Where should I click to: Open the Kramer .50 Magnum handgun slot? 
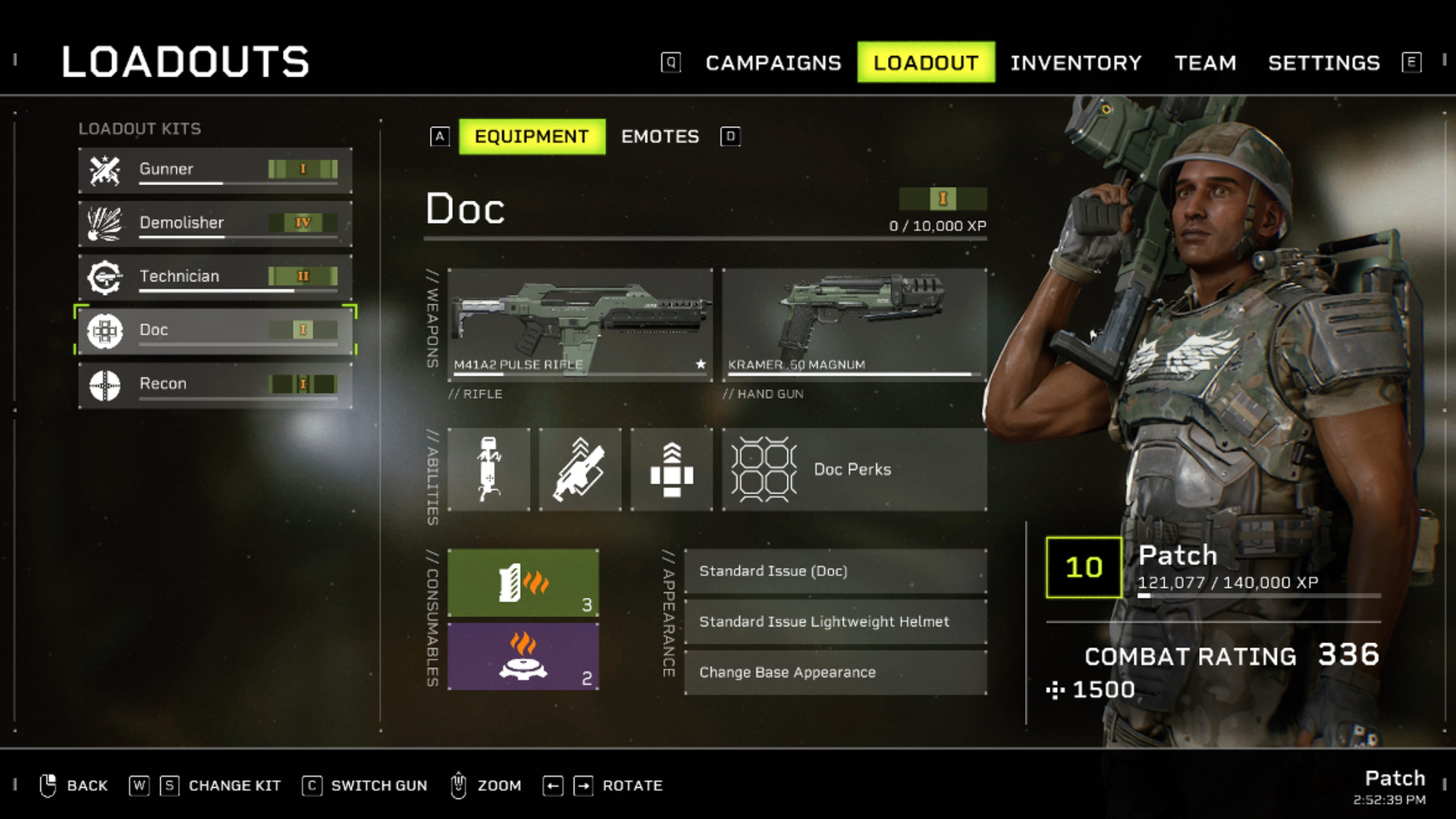pyautogui.click(x=854, y=324)
